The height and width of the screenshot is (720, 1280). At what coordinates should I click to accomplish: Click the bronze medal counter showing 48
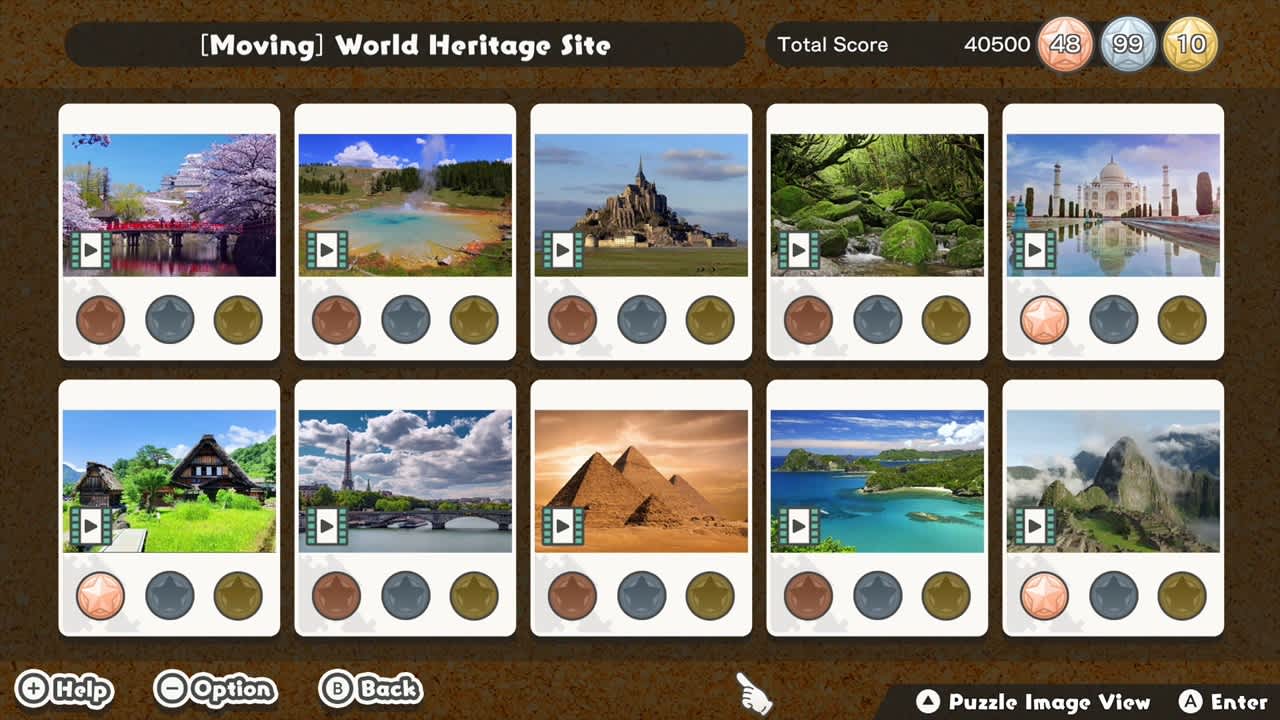click(x=1064, y=44)
